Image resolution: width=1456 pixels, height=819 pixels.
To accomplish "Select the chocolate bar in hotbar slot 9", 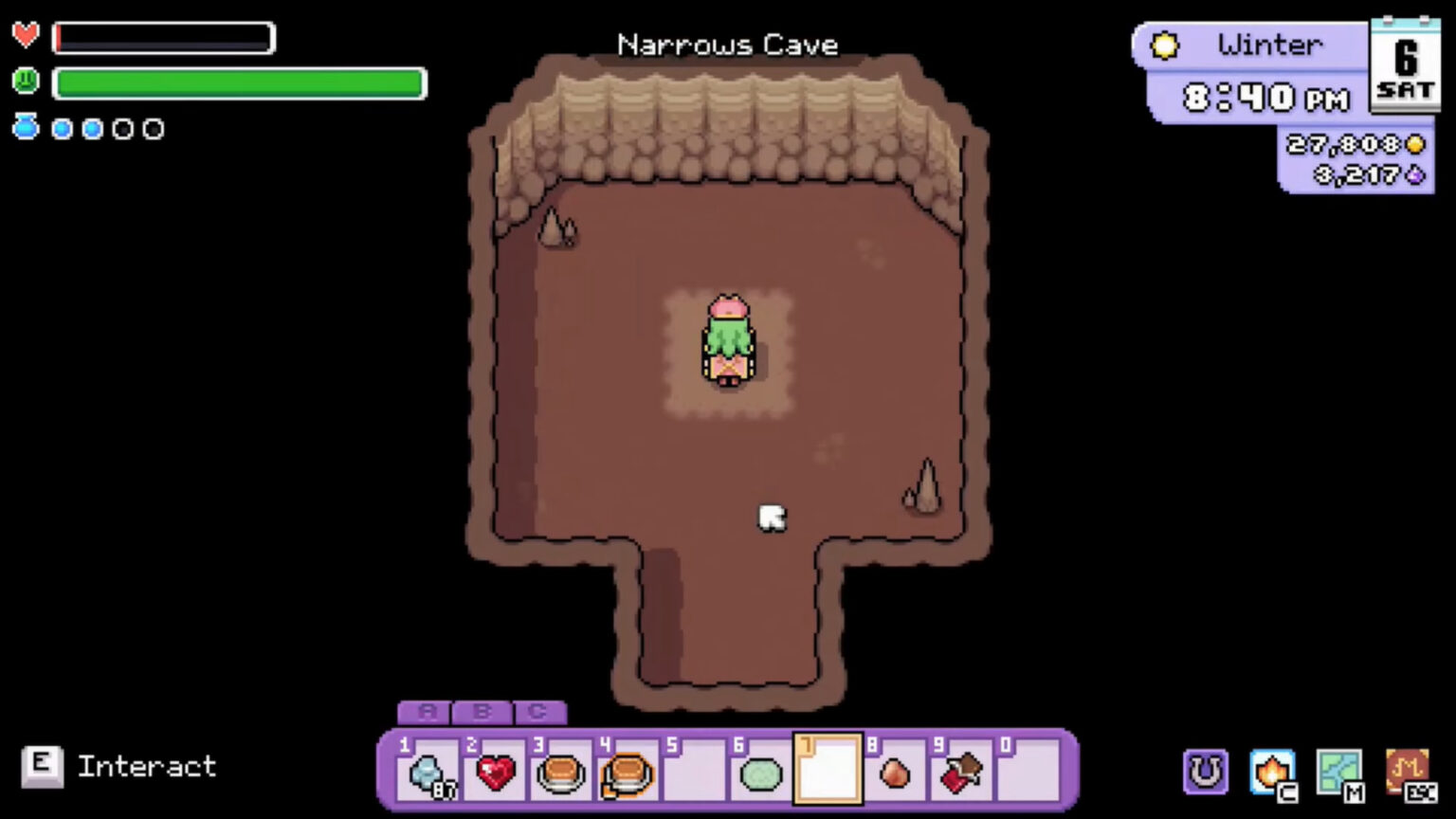I will 960,774.
